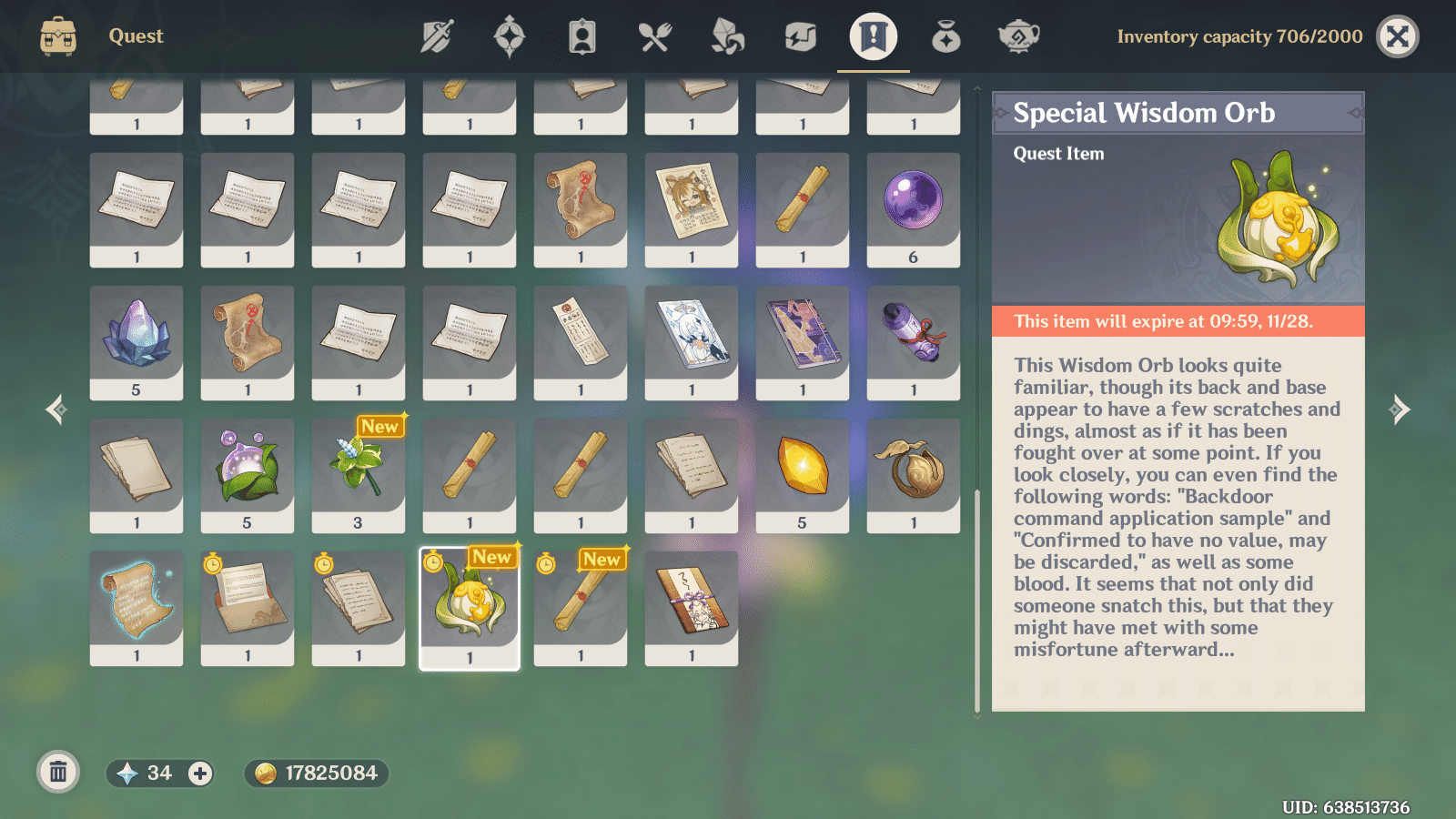Open the Gadgets inventory tab

click(x=801, y=36)
